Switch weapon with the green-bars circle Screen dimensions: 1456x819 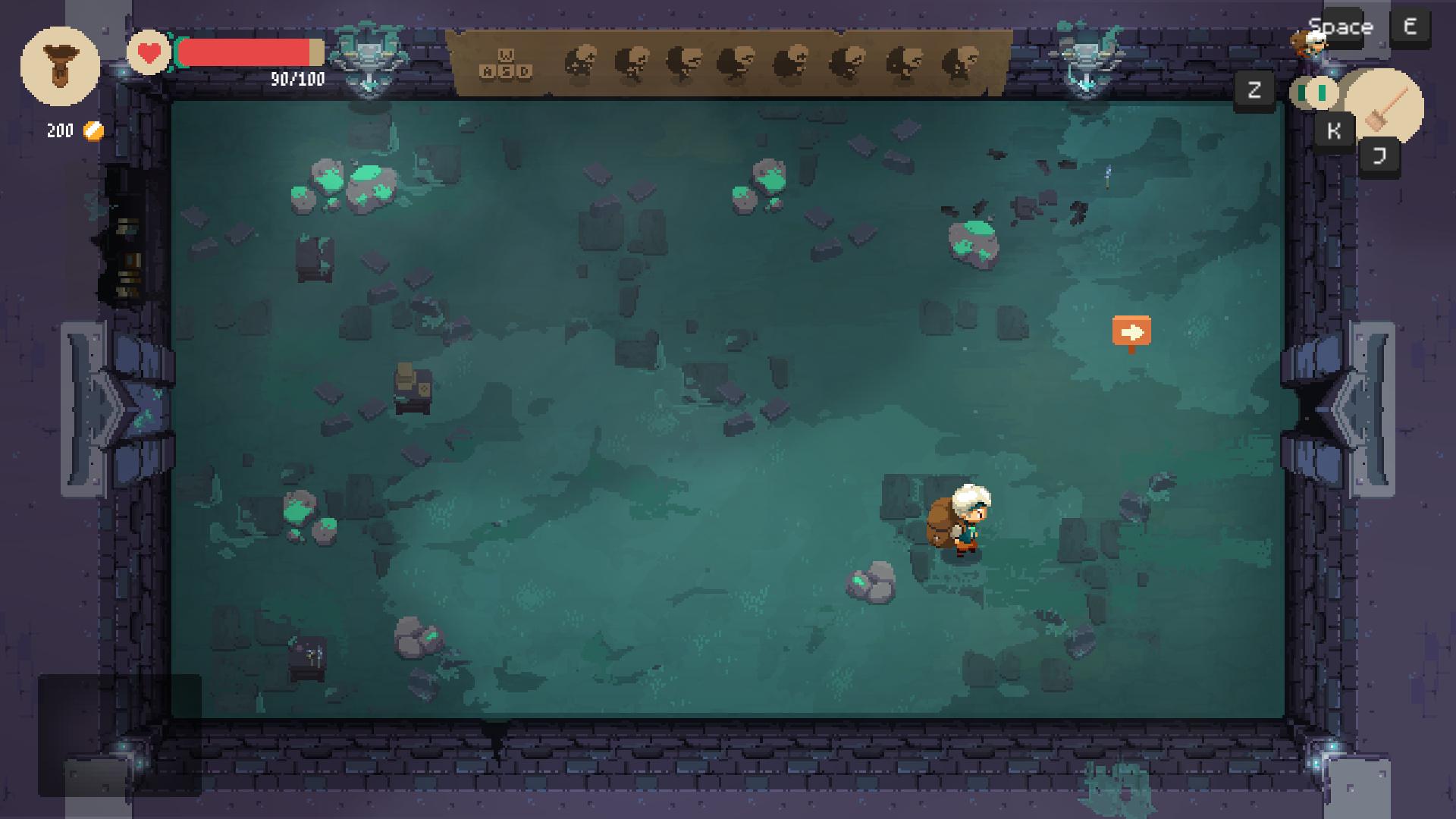[x=1313, y=94]
